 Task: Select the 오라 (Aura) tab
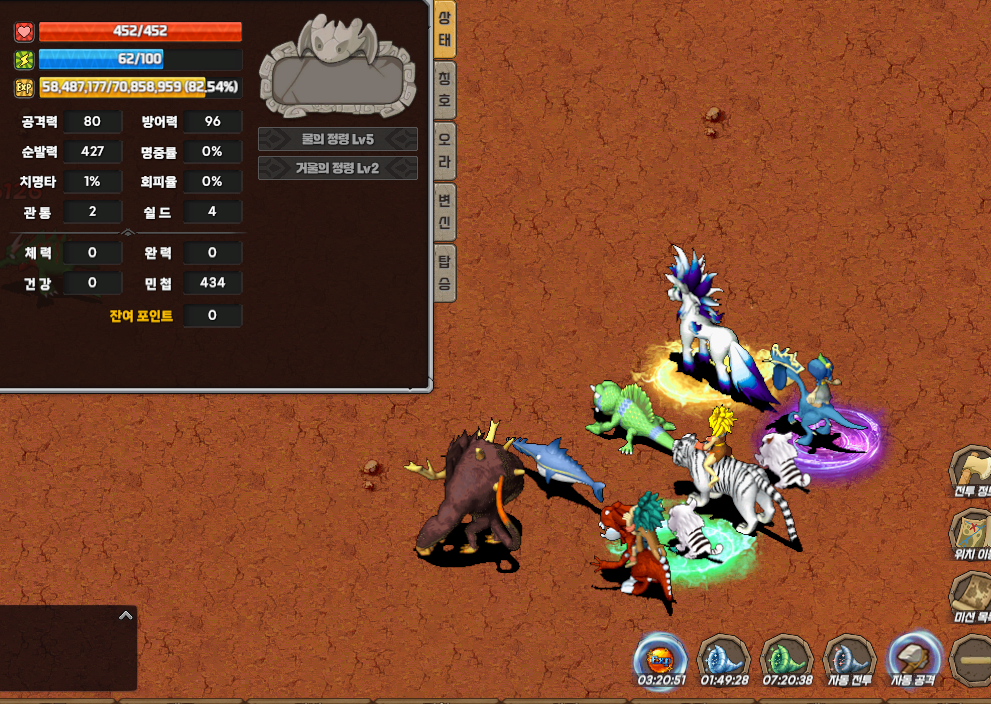tap(445, 151)
